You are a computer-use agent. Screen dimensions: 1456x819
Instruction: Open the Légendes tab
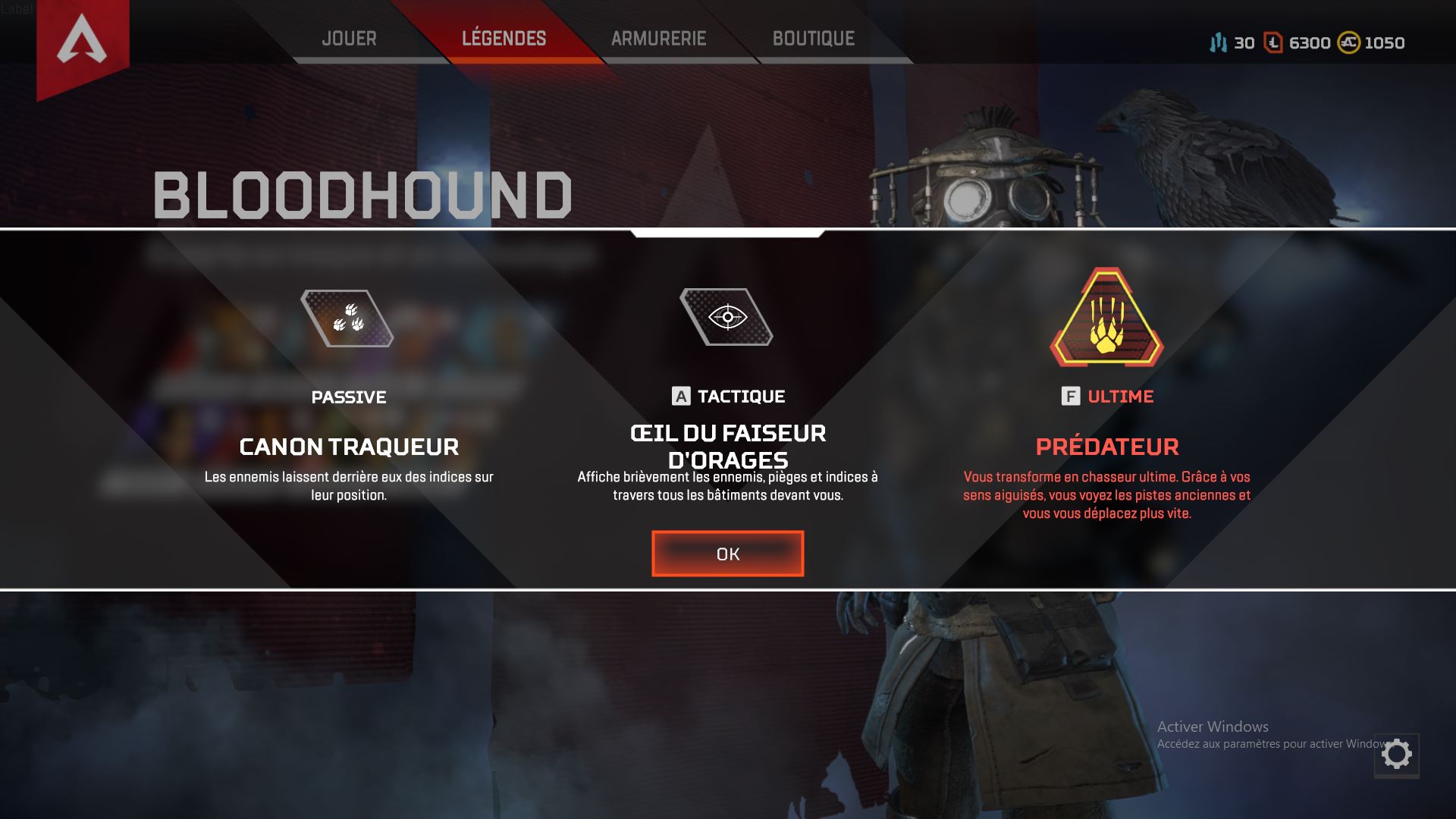click(504, 39)
